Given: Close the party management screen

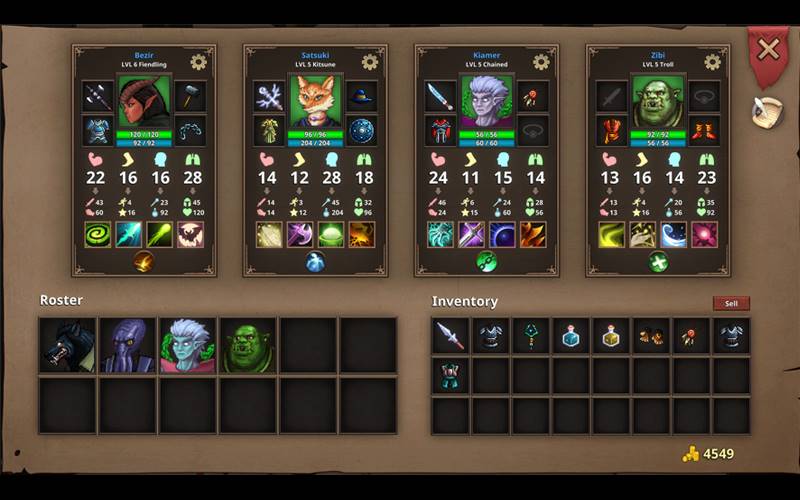Looking at the screenshot, I should 767,48.
